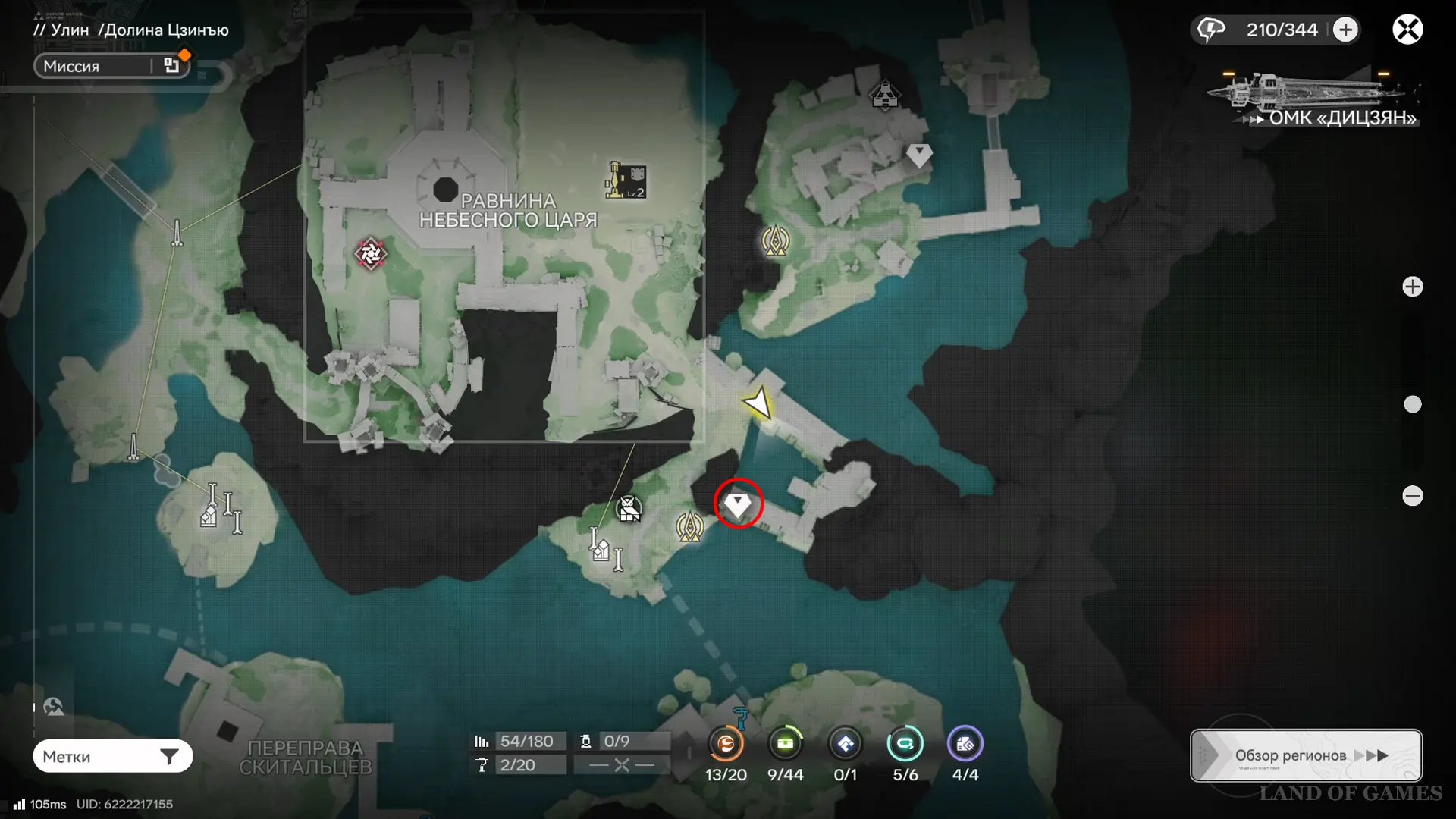Screen dimensions: 1456x819
Task: Add stamina with the plus button
Action: point(1346,30)
